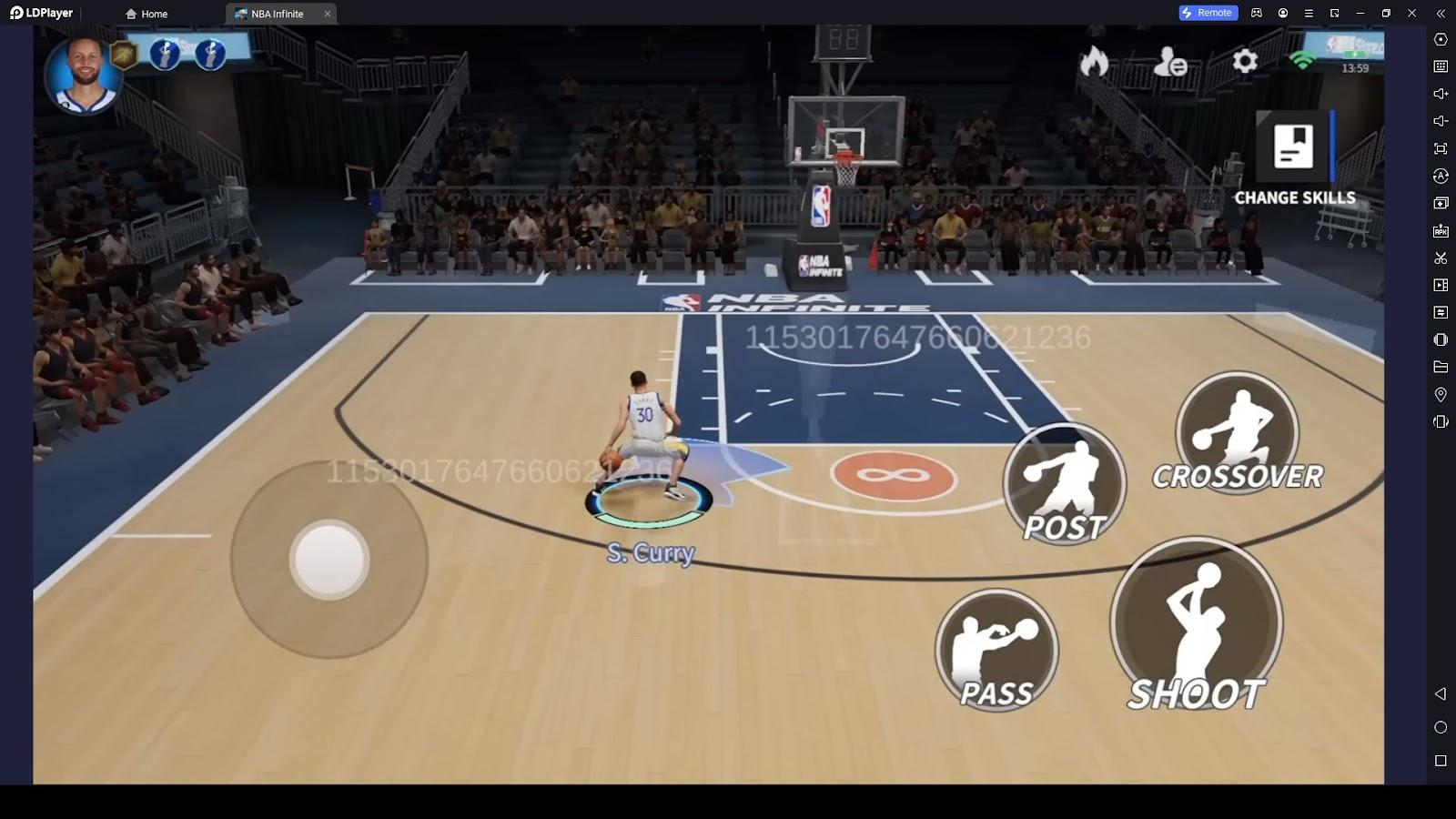This screenshot has width=1456, height=819.
Task: Open settings via the gear icon
Action: [x=1245, y=61]
